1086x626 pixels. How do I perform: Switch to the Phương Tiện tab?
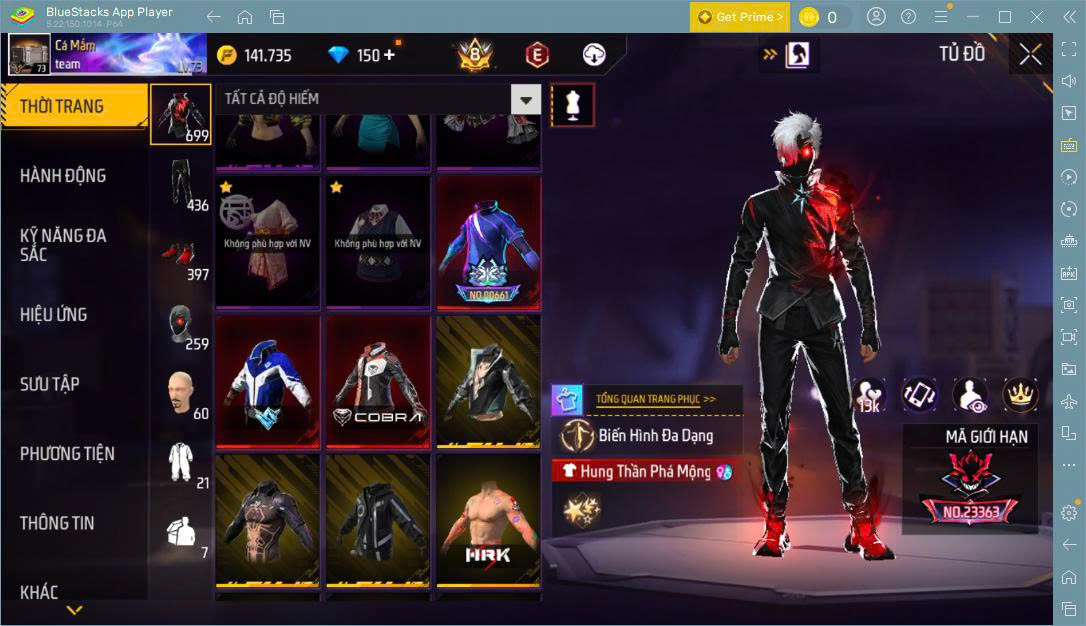tap(67, 454)
